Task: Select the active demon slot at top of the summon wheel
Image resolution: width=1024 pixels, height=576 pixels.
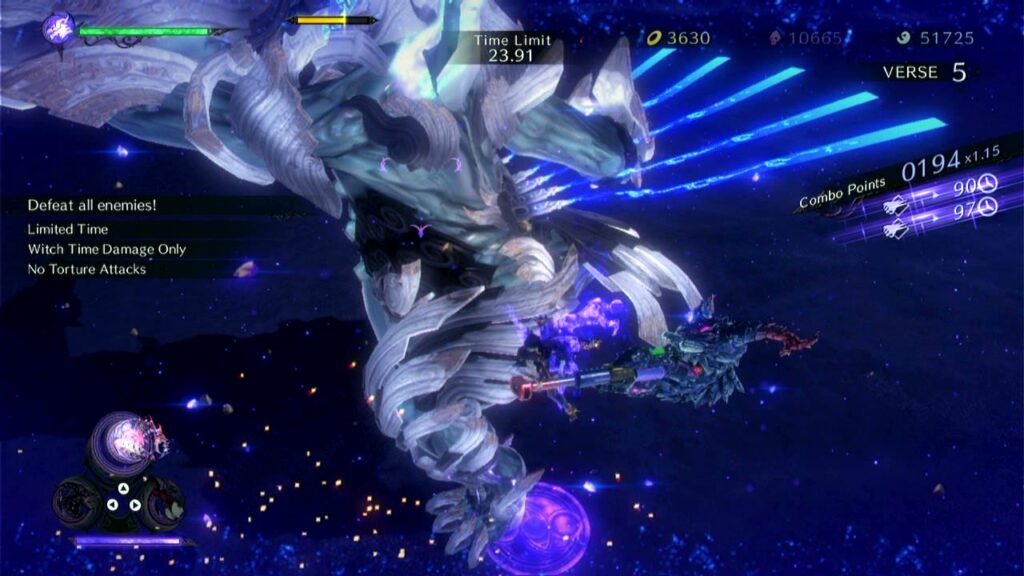Action: [127, 441]
